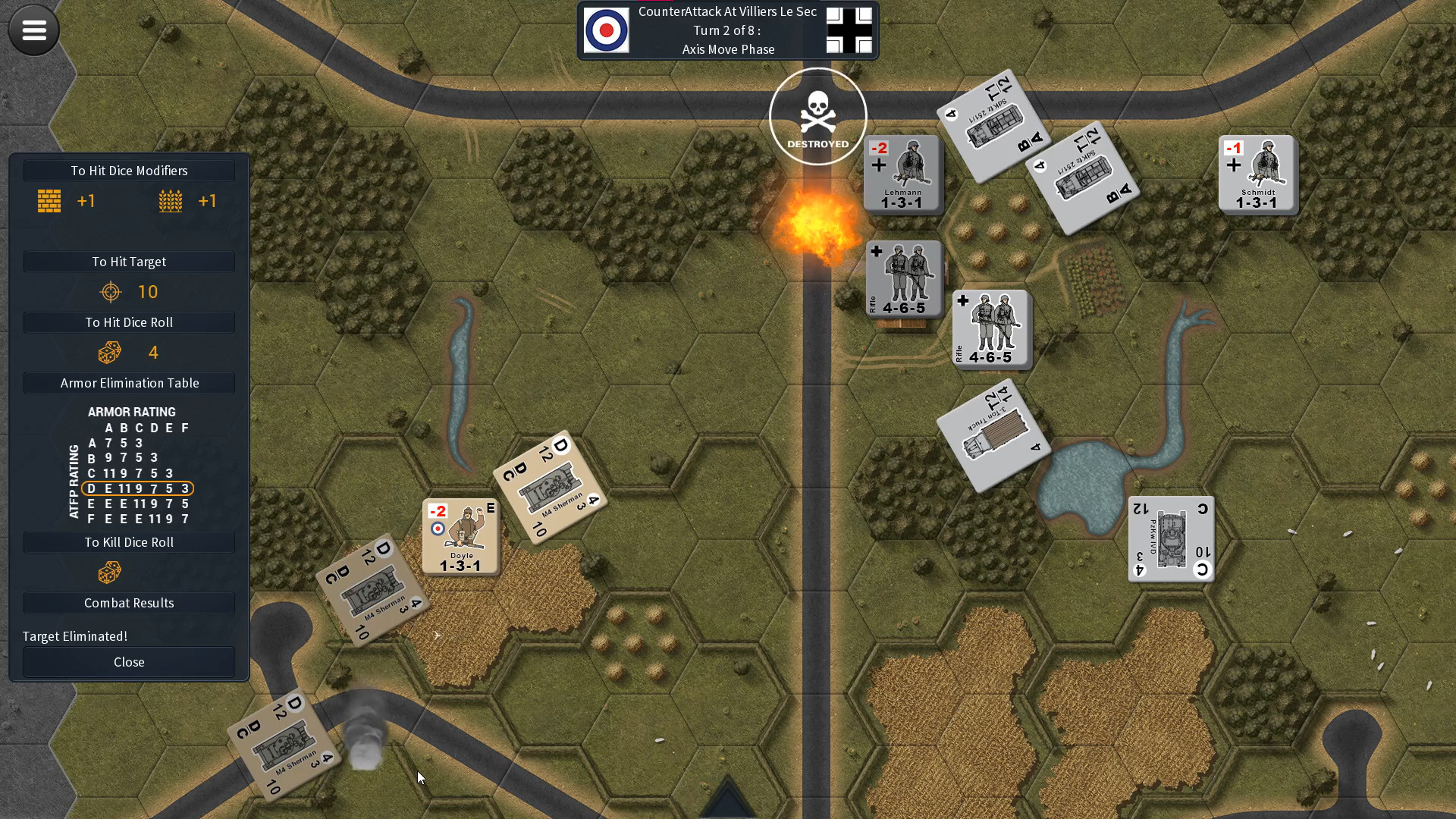Close the combat results panel
The height and width of the screenshot is (819, 1456).
(129, 662)
